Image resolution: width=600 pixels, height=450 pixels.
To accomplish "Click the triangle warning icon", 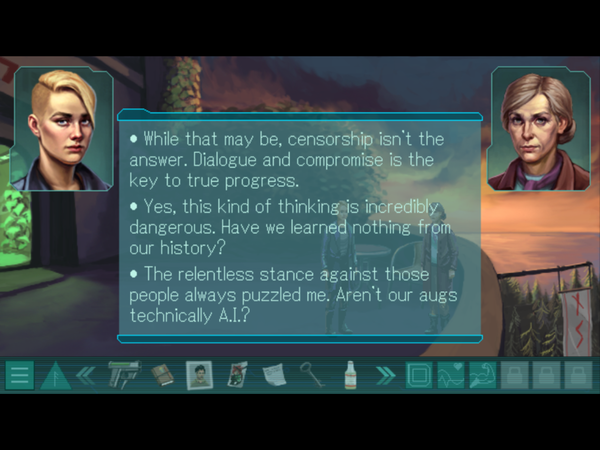I will point(54,376).
